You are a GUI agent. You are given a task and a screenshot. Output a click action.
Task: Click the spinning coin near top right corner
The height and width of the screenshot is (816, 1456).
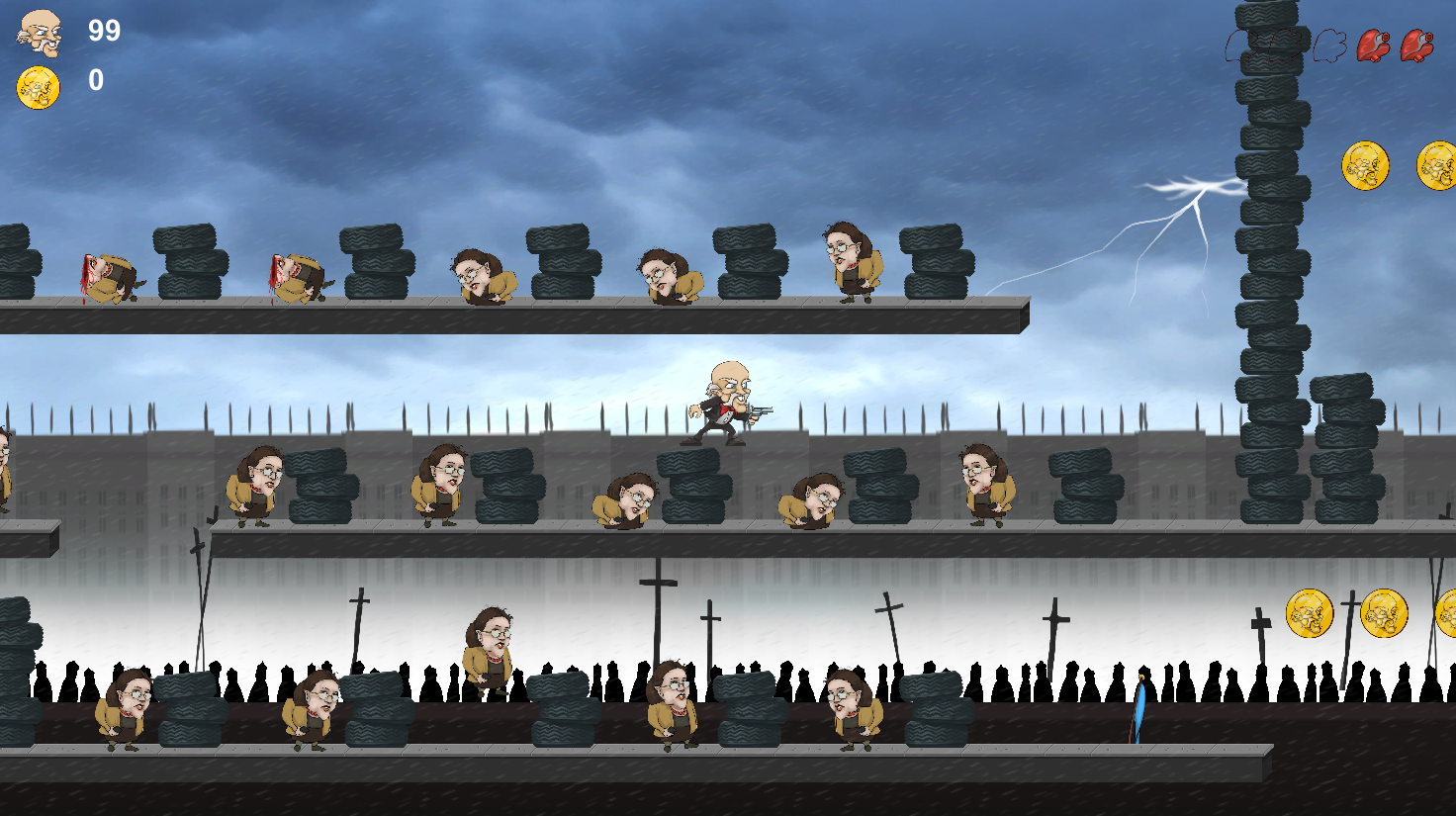pos(1366,163)
